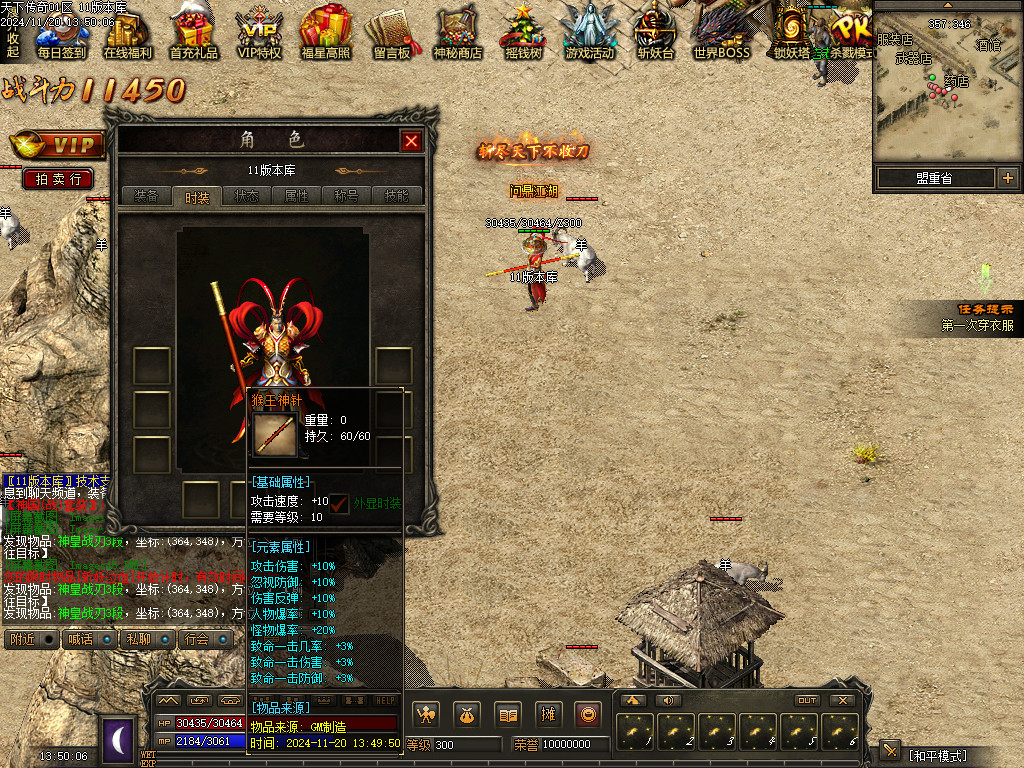The width and height of the screenshot is (1024, 768).
Task: Show the 属性 attributes tab
Action: [x=297, y=196]
